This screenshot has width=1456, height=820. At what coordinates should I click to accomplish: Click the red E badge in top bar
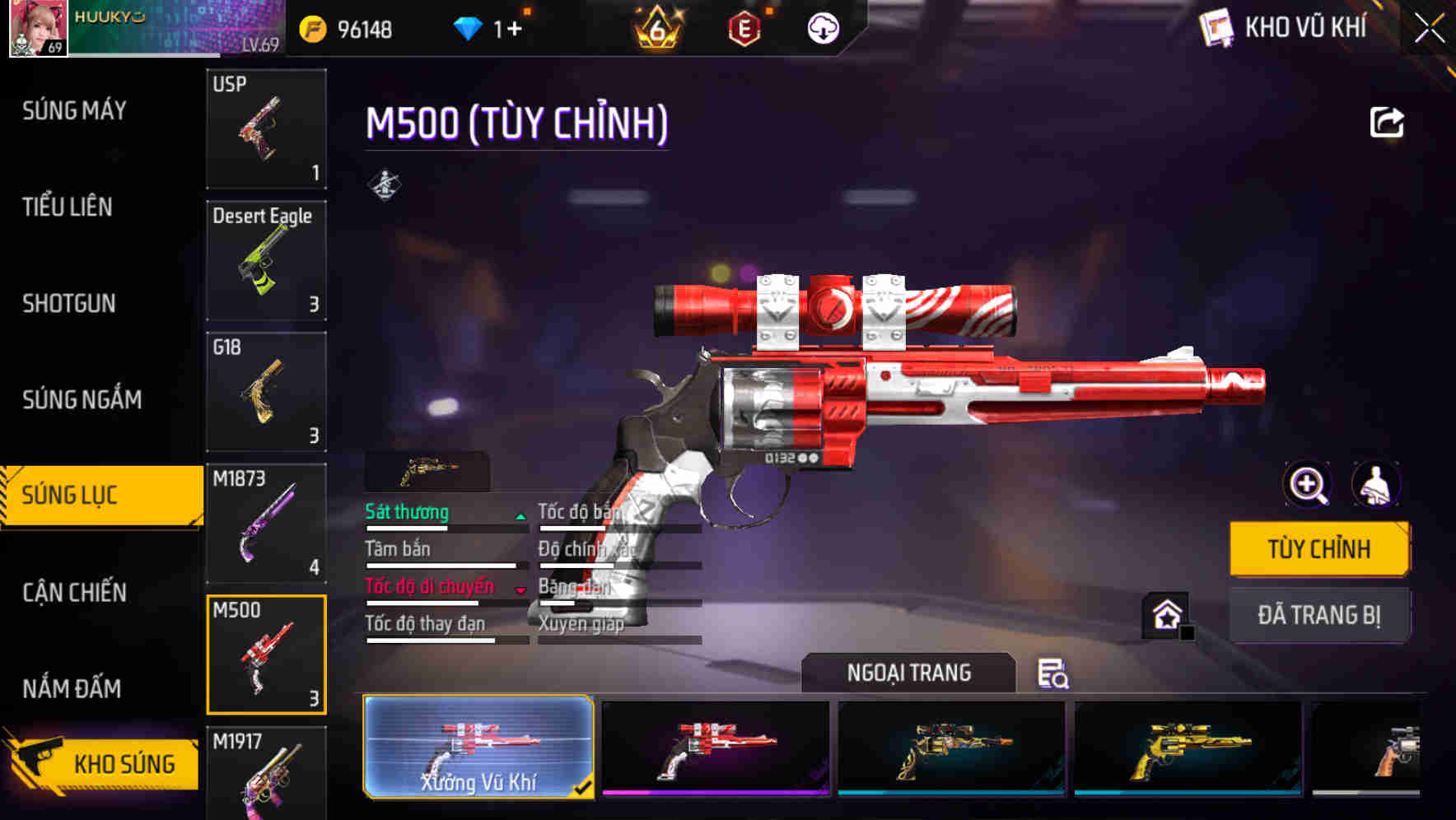(745, 27)
